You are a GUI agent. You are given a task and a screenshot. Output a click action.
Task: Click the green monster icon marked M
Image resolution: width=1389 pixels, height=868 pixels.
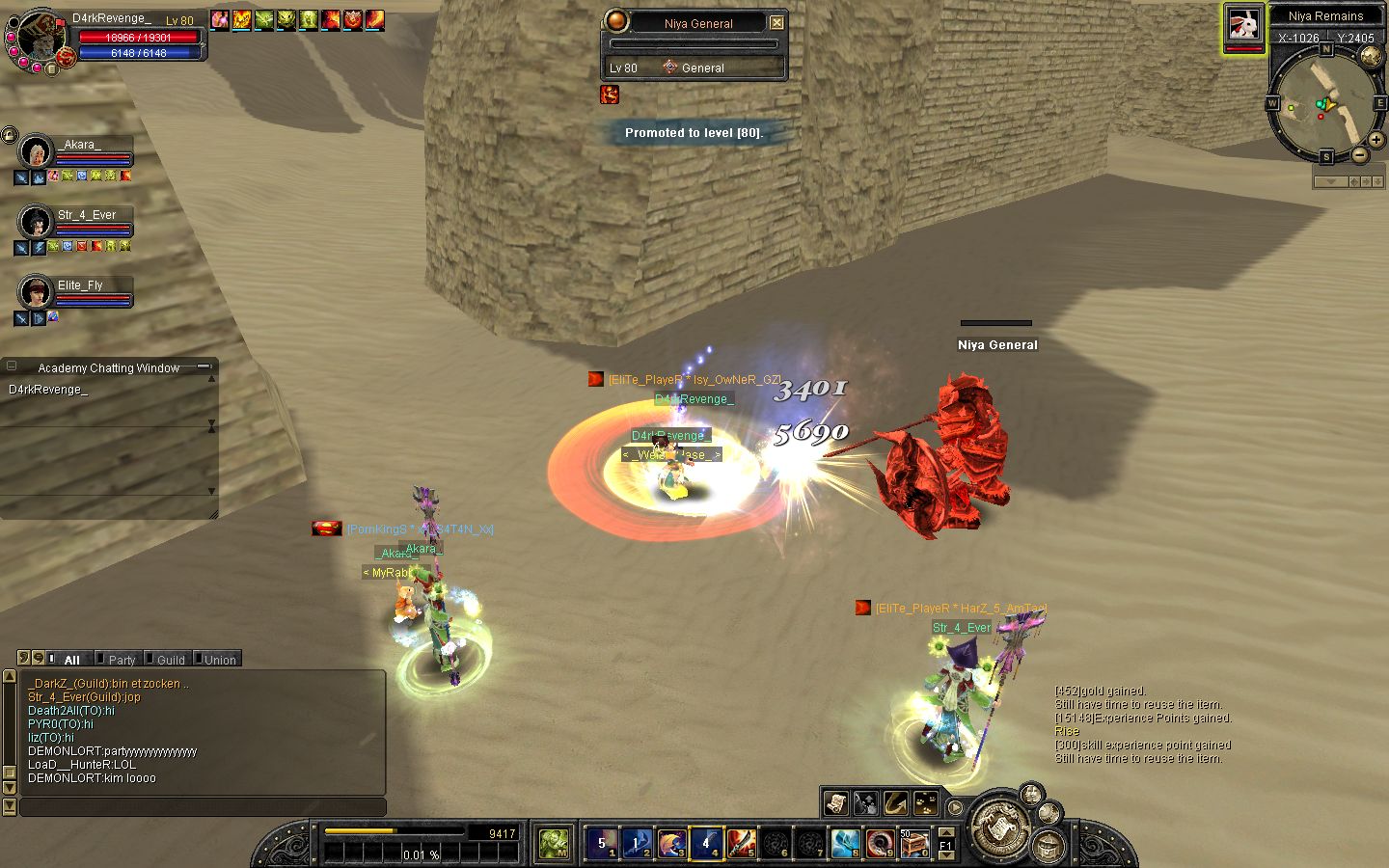(x=554, y=843)
